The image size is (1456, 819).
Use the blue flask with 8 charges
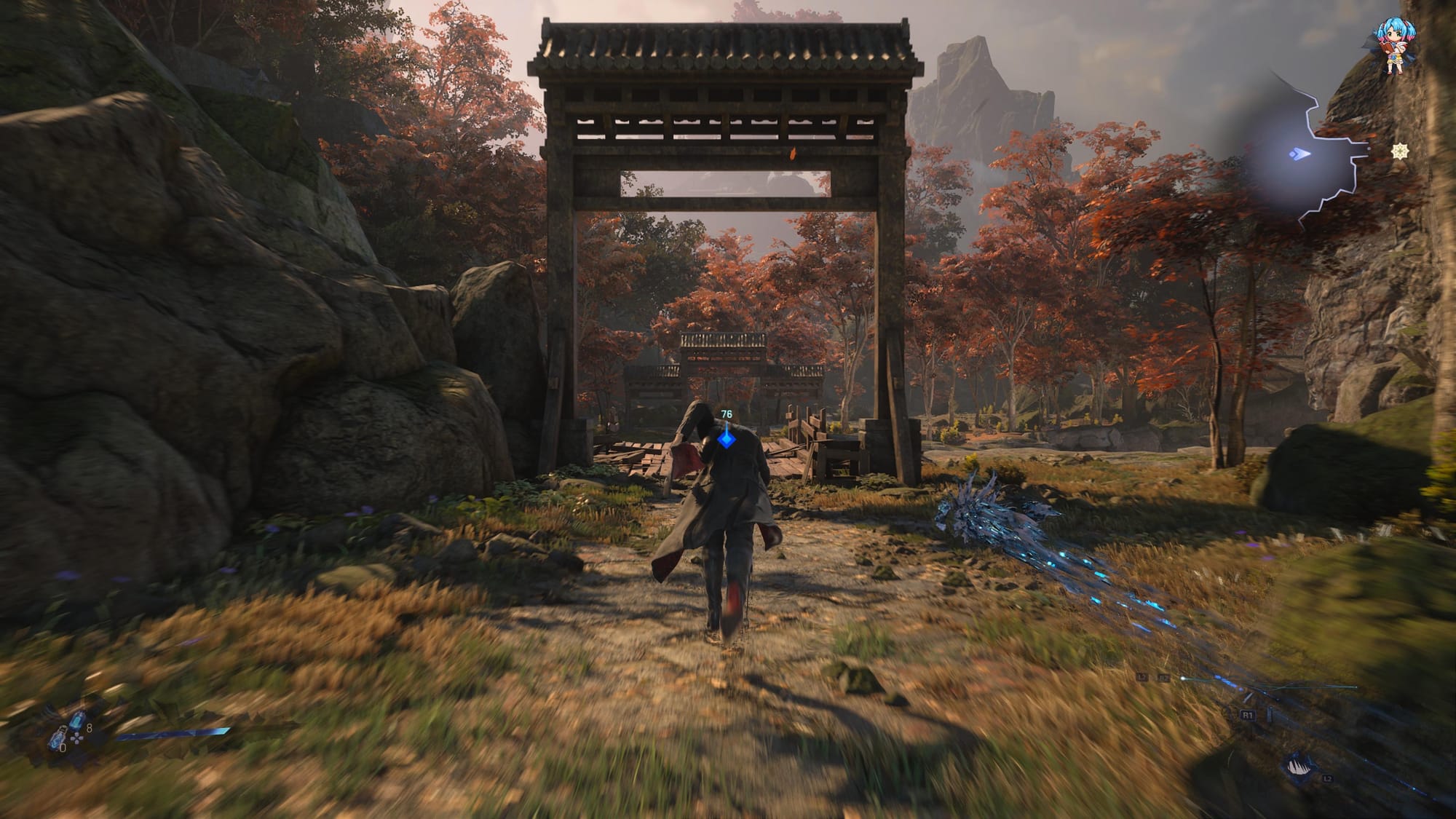pyautogui.click(x=77, y=721)
